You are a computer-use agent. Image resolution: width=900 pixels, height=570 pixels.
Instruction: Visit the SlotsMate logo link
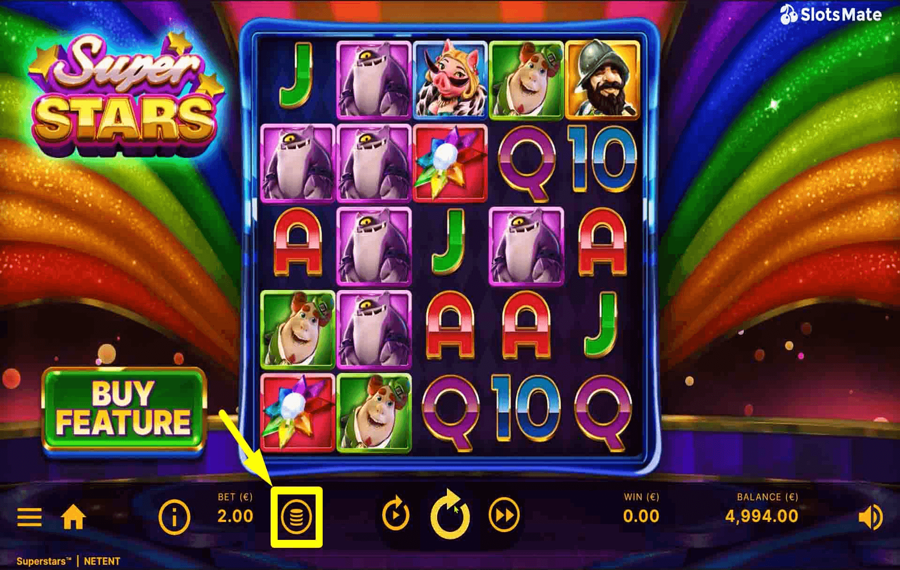[831, 15]
